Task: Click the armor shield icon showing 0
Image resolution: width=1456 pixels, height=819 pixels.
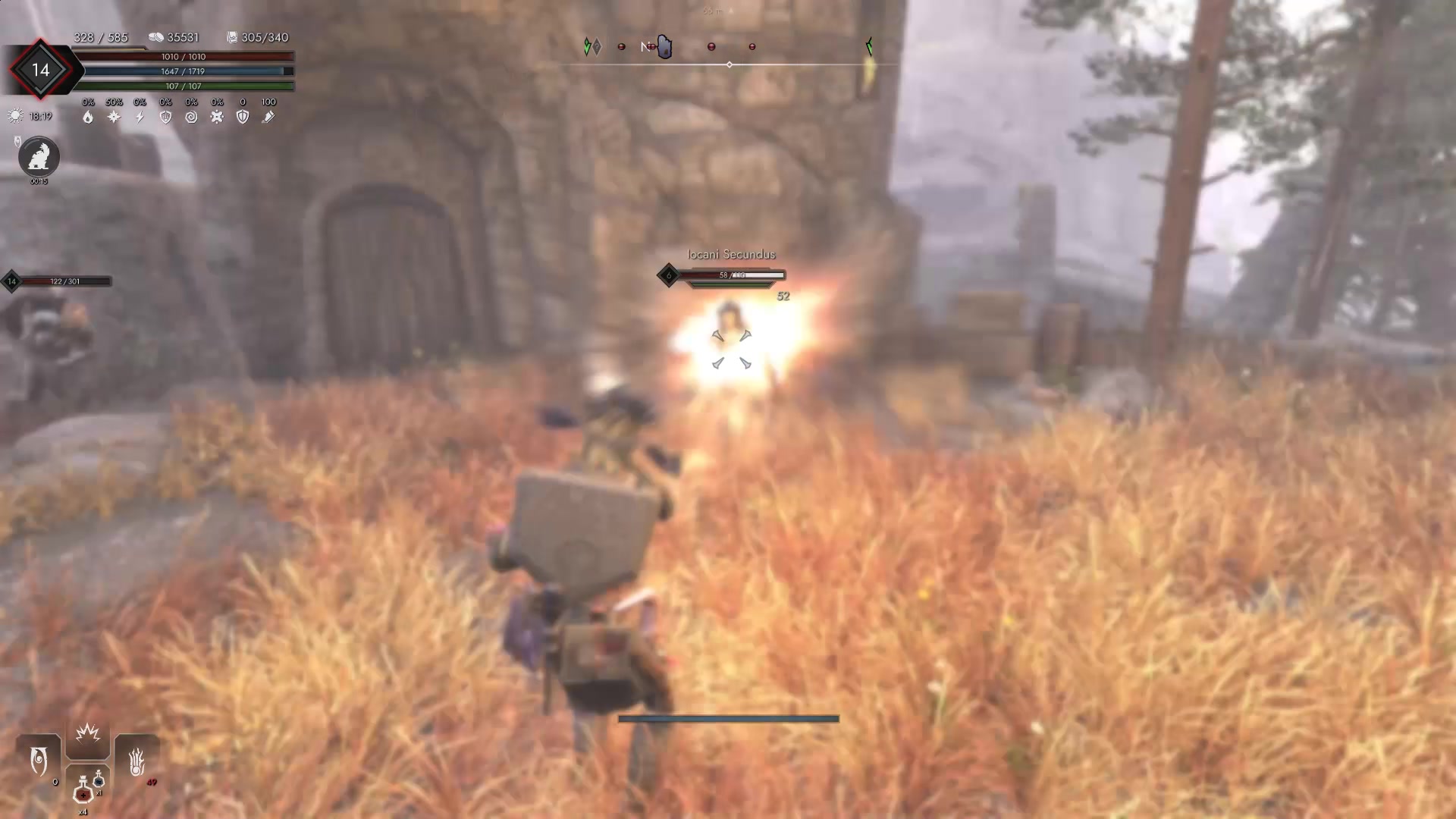Action: 243,117
